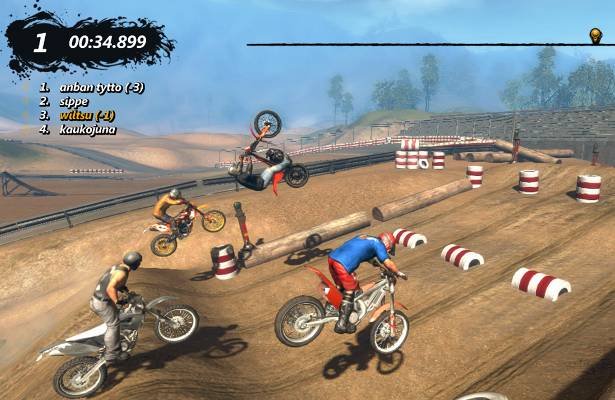
Task: Choose sippe in the player list
Action: tap(72, 101)
